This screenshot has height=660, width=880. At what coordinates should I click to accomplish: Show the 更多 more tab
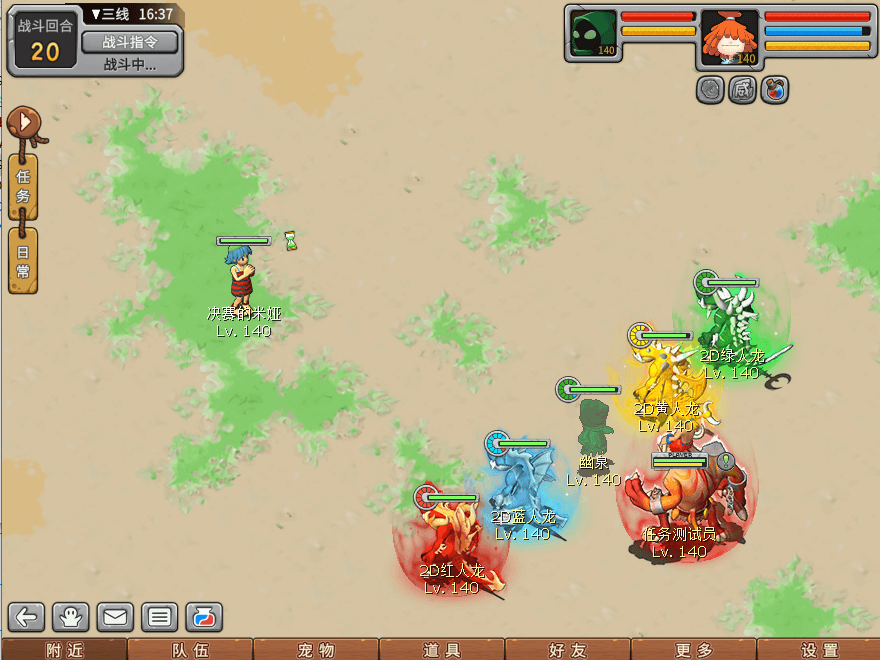[x=693, y=650]
